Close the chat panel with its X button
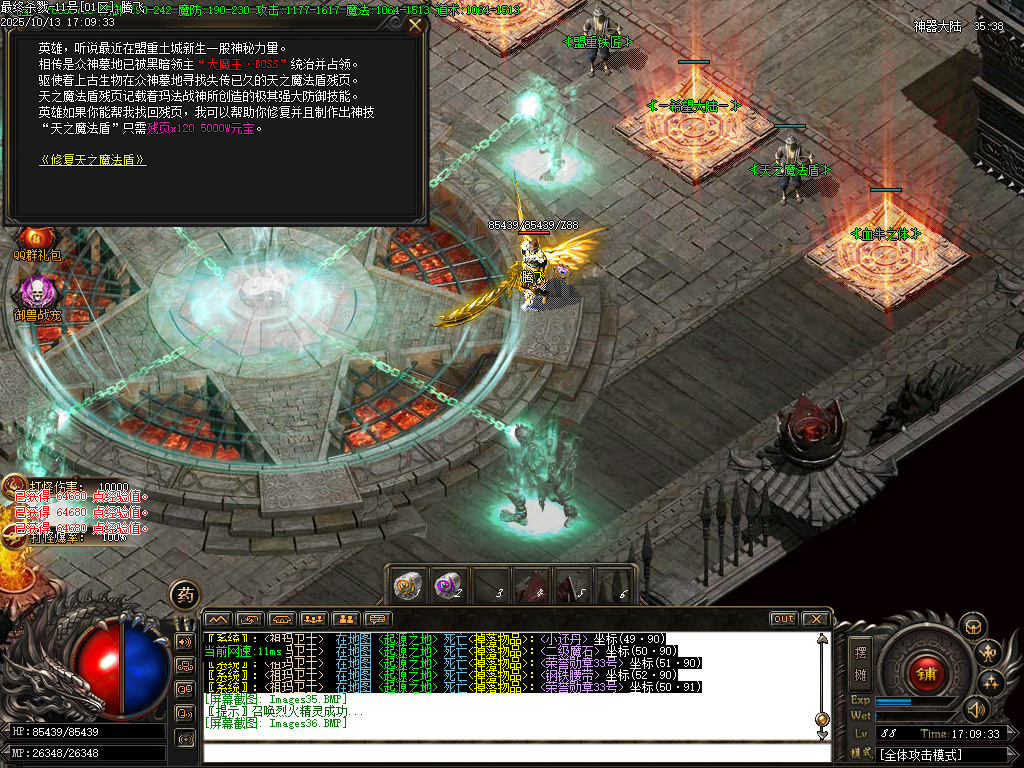 [x=815, y=619]
